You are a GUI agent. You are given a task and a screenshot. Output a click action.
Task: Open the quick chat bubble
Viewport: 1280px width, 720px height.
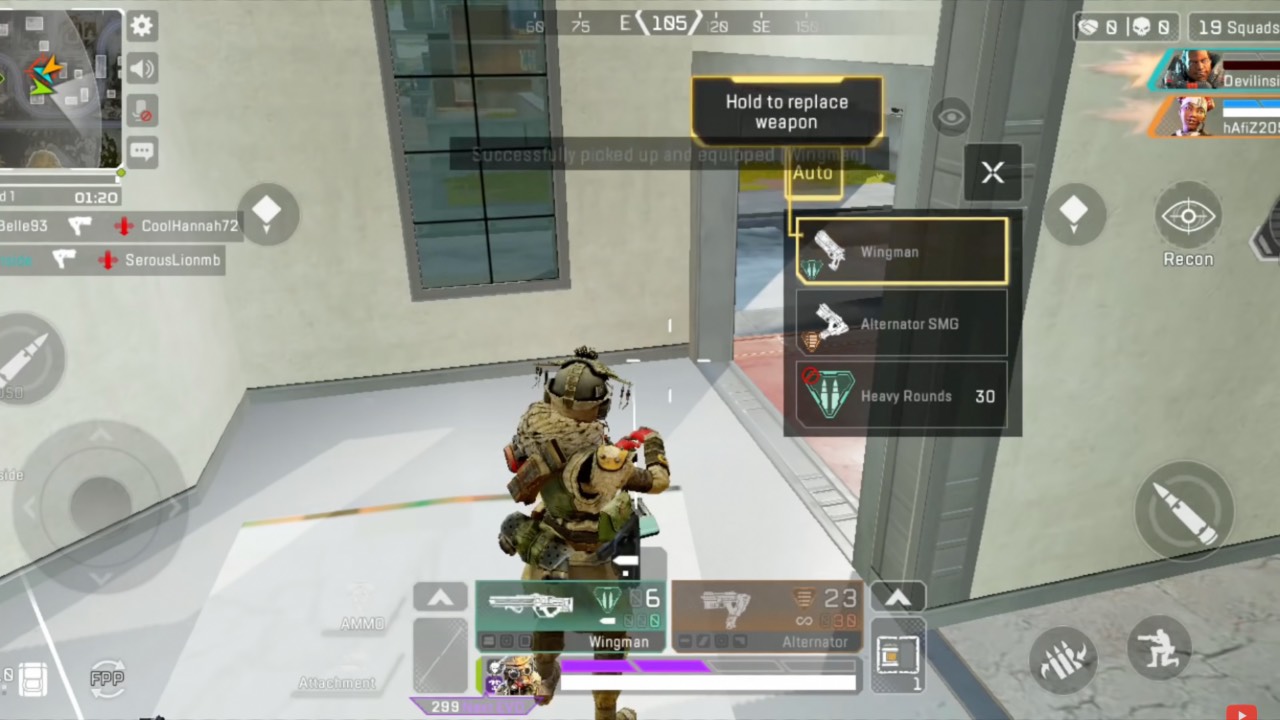click(142, 152)
